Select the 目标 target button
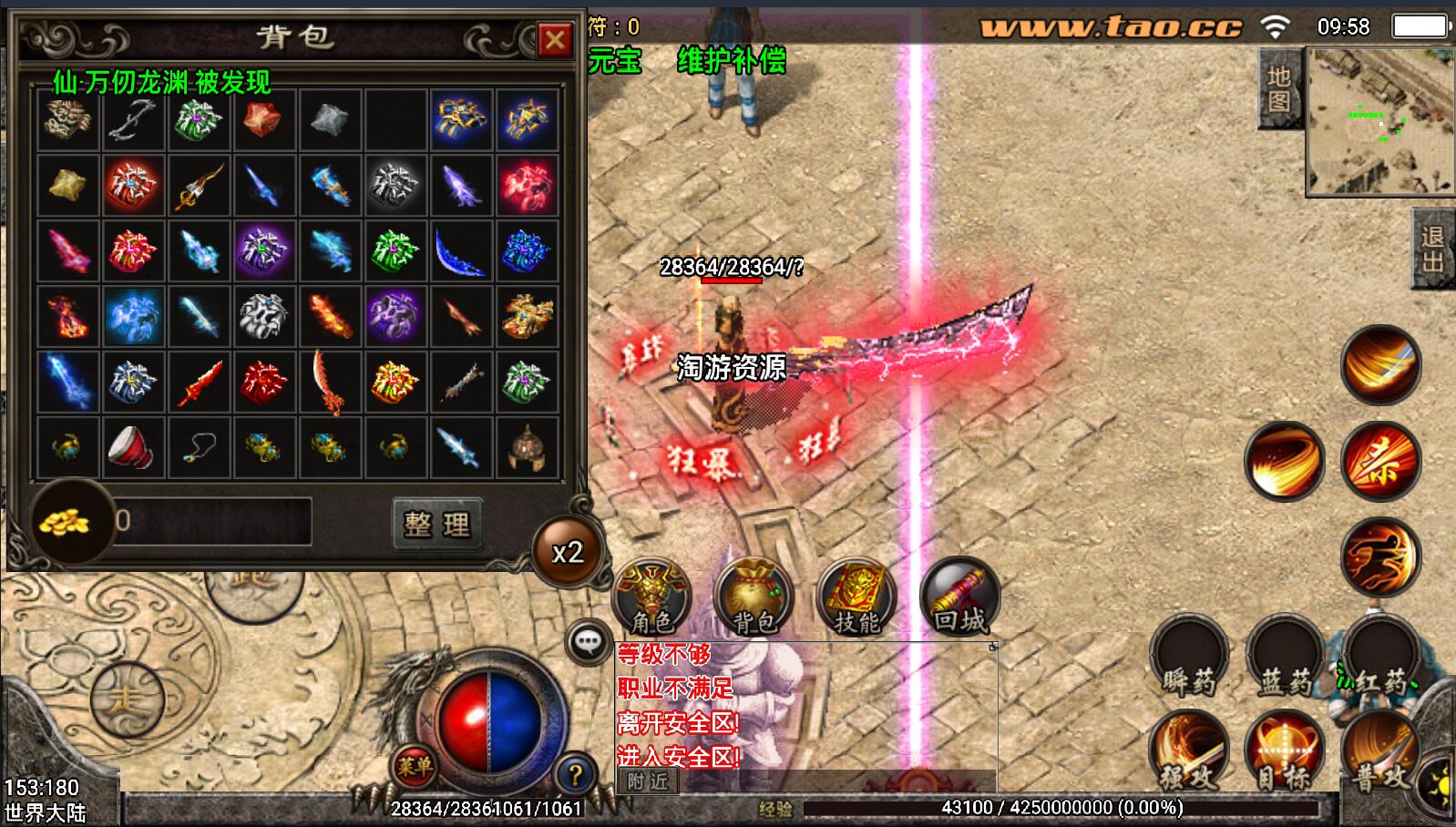The image size is (1456, 827). 1285,752
